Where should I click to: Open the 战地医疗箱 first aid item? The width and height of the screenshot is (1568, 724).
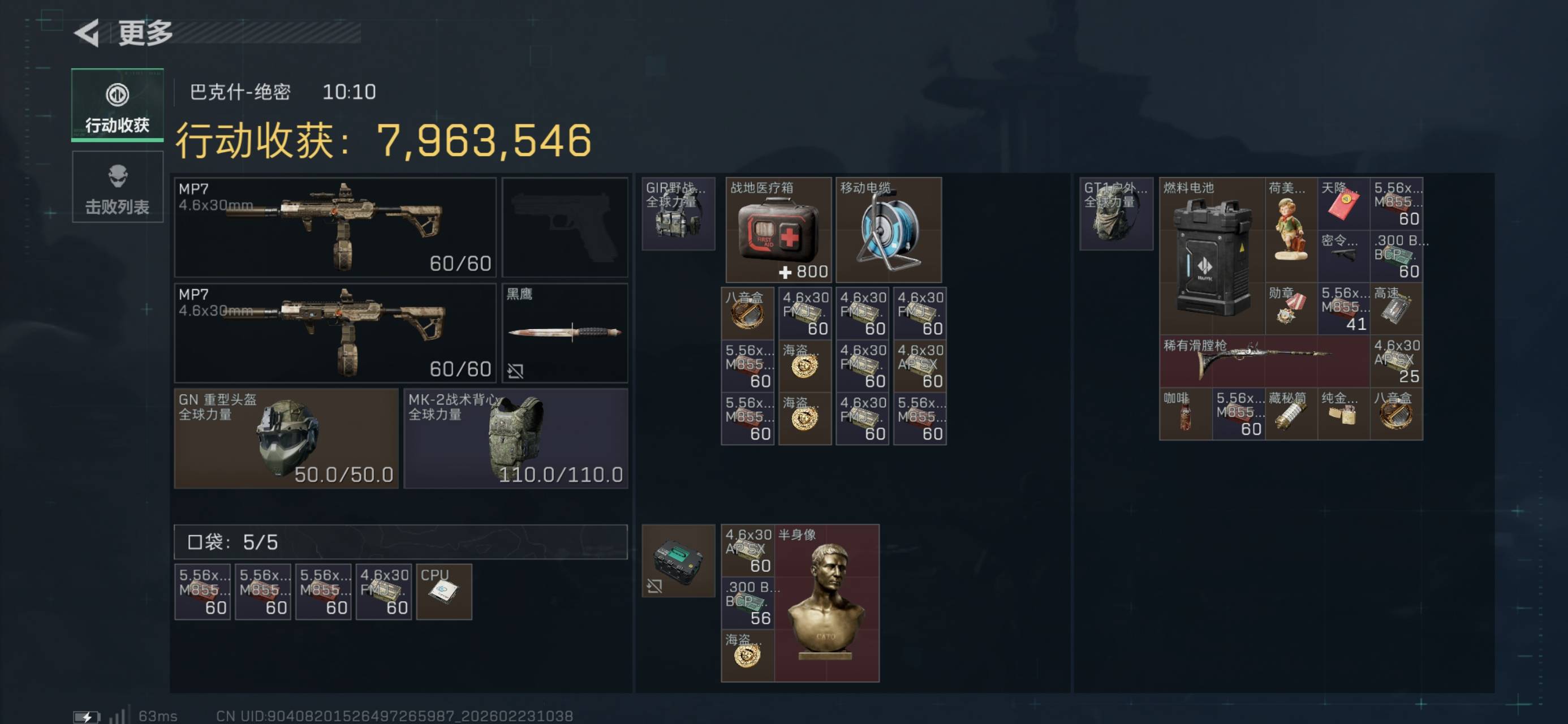(778, 230)
